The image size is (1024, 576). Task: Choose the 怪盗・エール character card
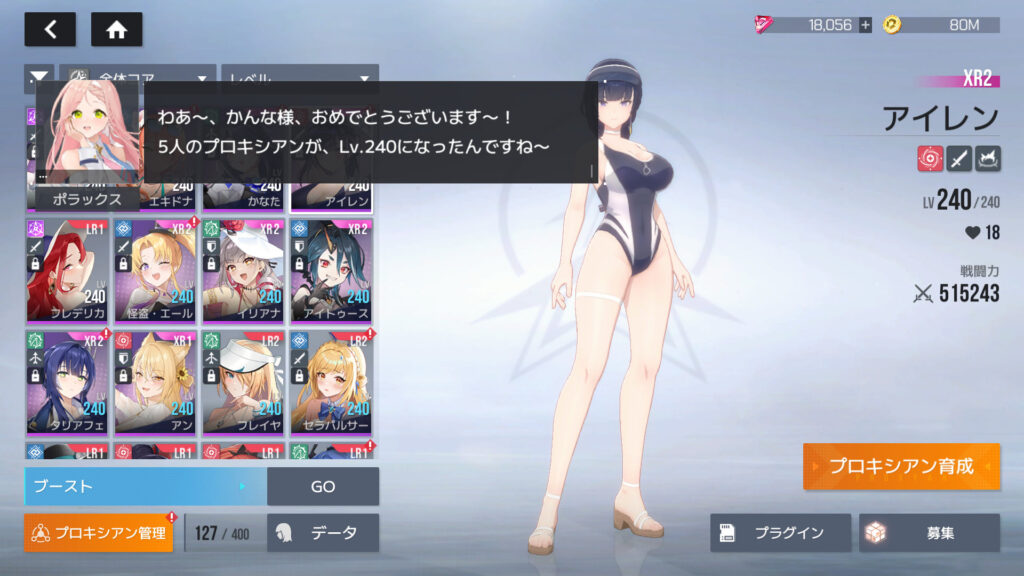point(155,269)
